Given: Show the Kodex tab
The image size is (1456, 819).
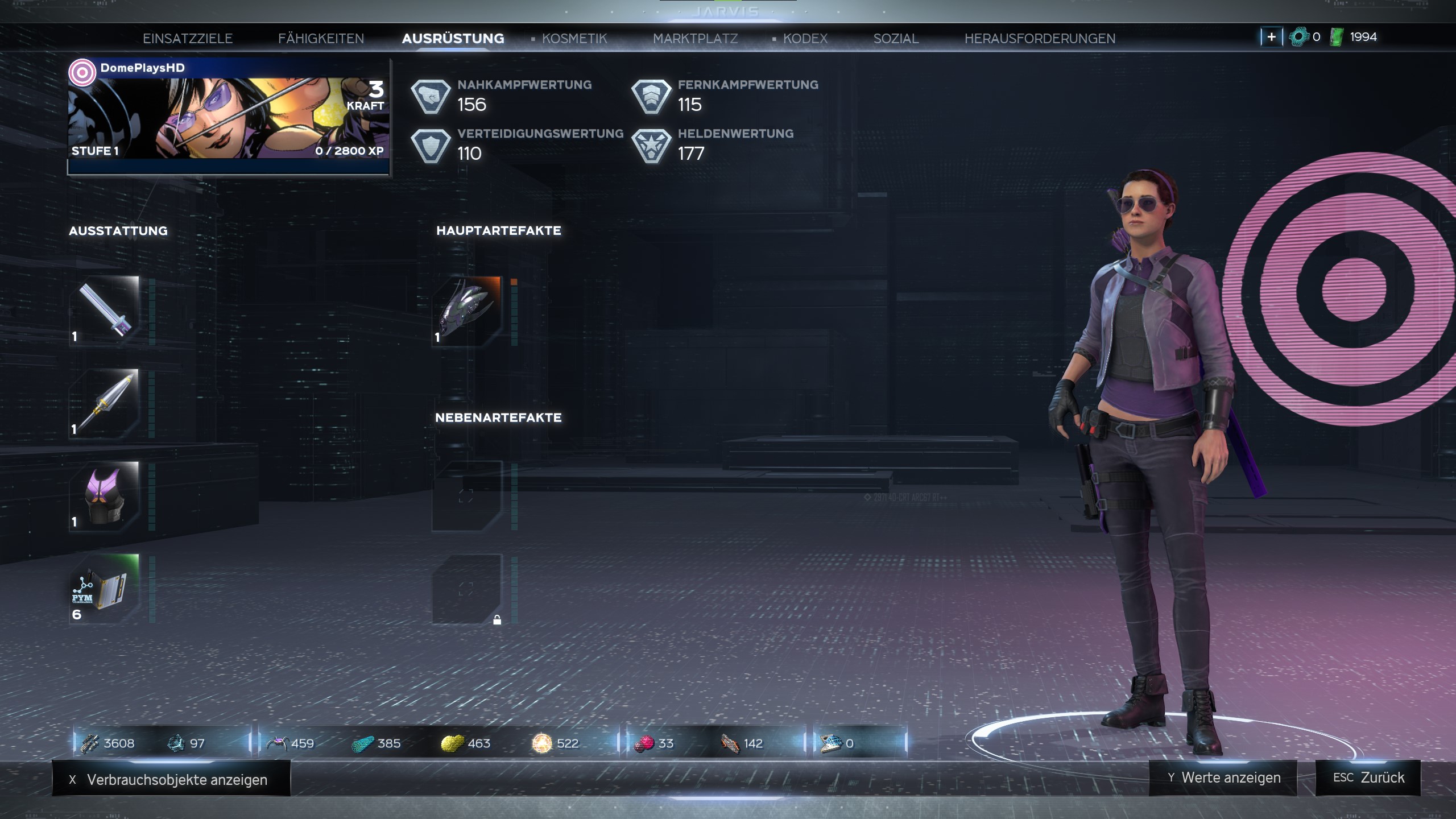Looking at the screenshot, I should (805, 39).
